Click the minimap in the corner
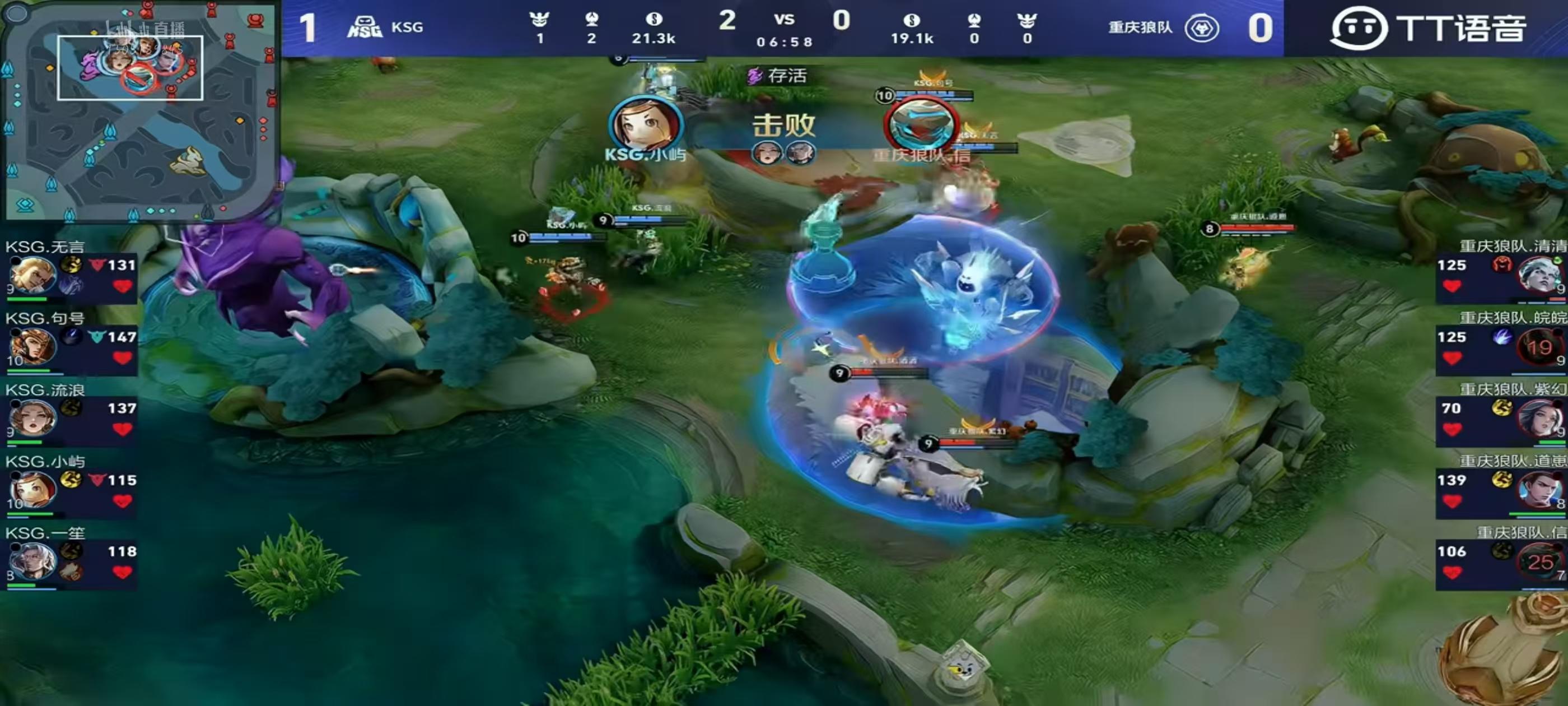The image size is (1568, 706). (x=139, y=111)
